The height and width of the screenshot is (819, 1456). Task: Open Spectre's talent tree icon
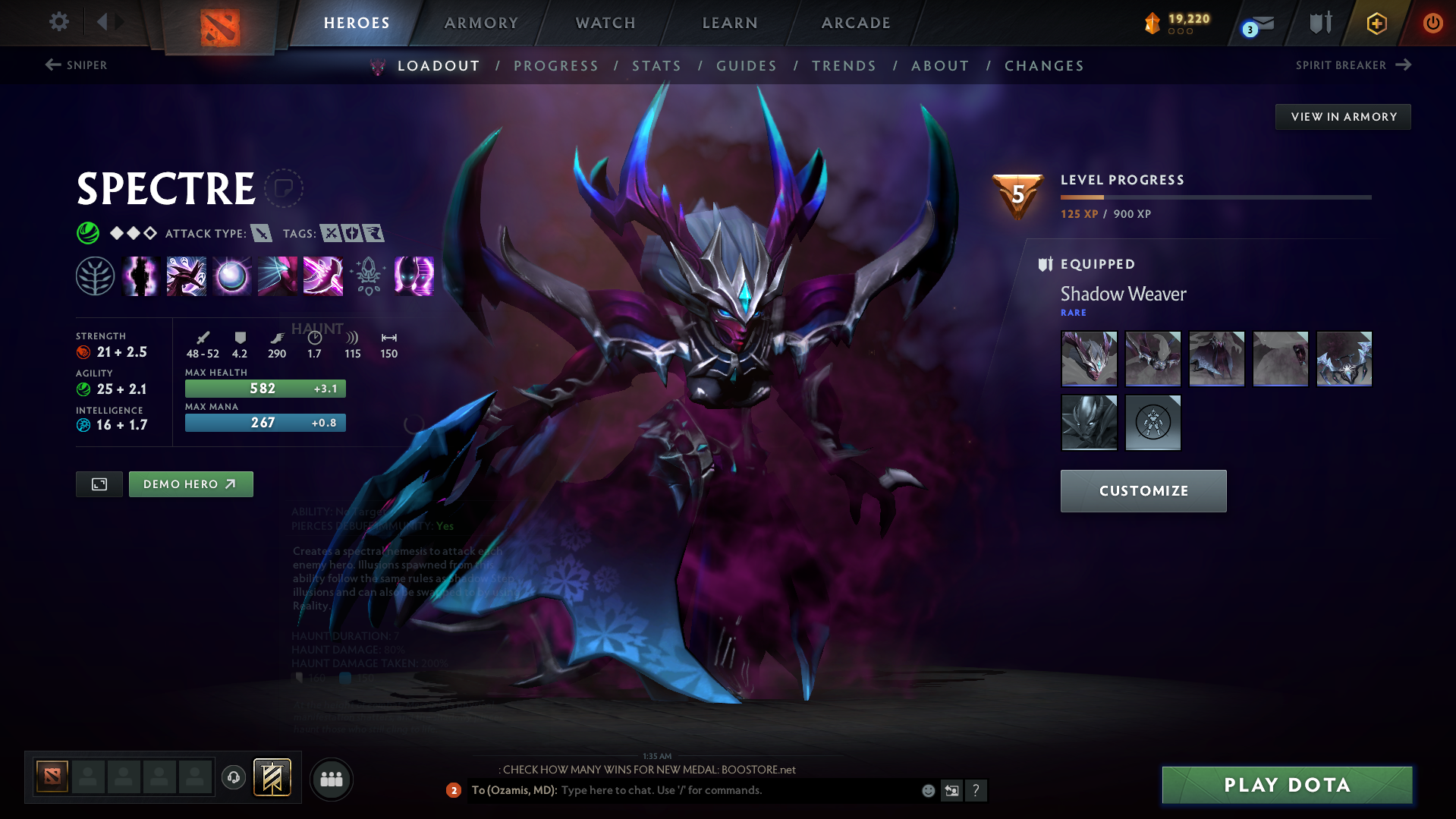95,276
